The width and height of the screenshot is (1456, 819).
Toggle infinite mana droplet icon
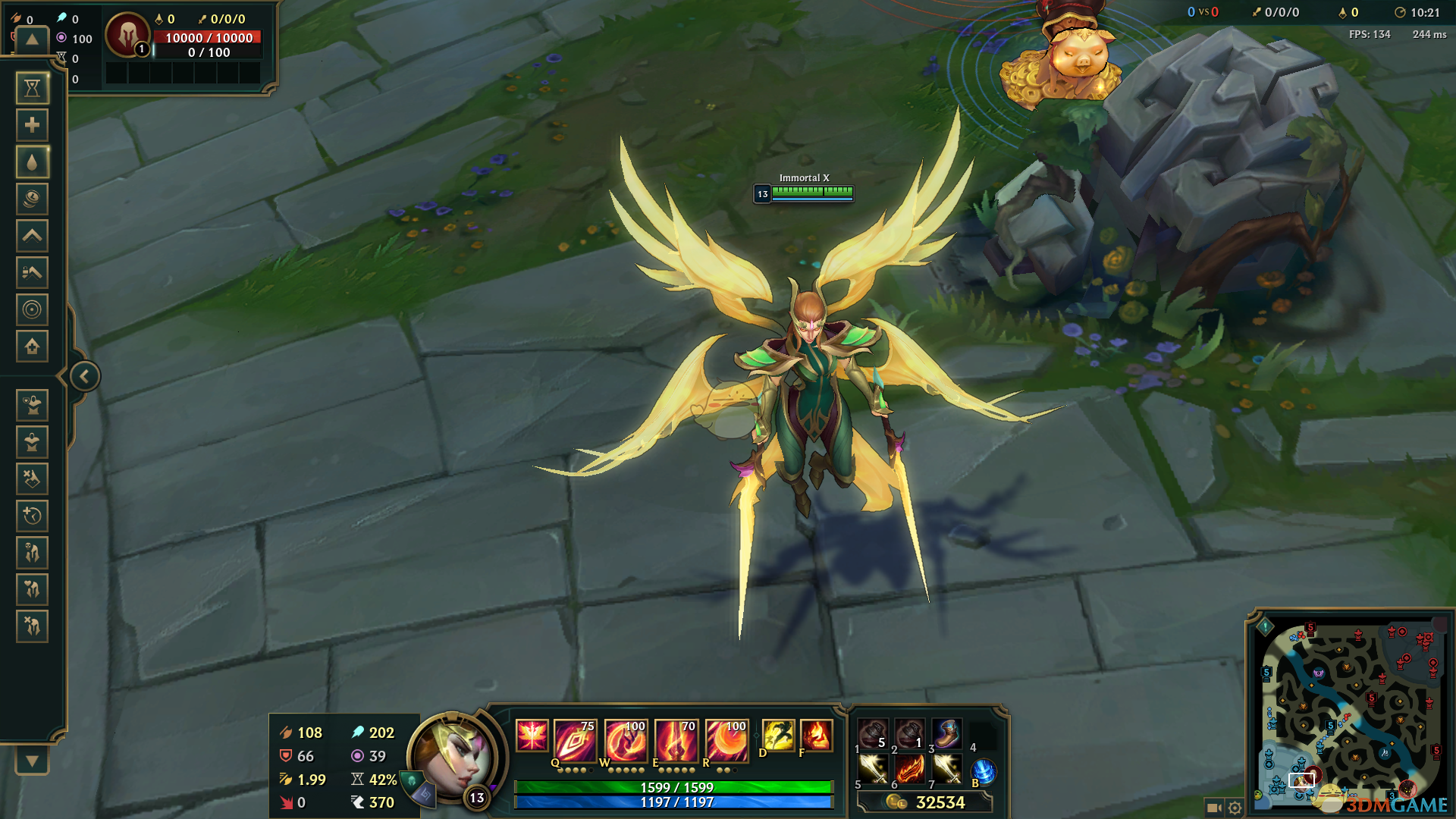(32, 162)
